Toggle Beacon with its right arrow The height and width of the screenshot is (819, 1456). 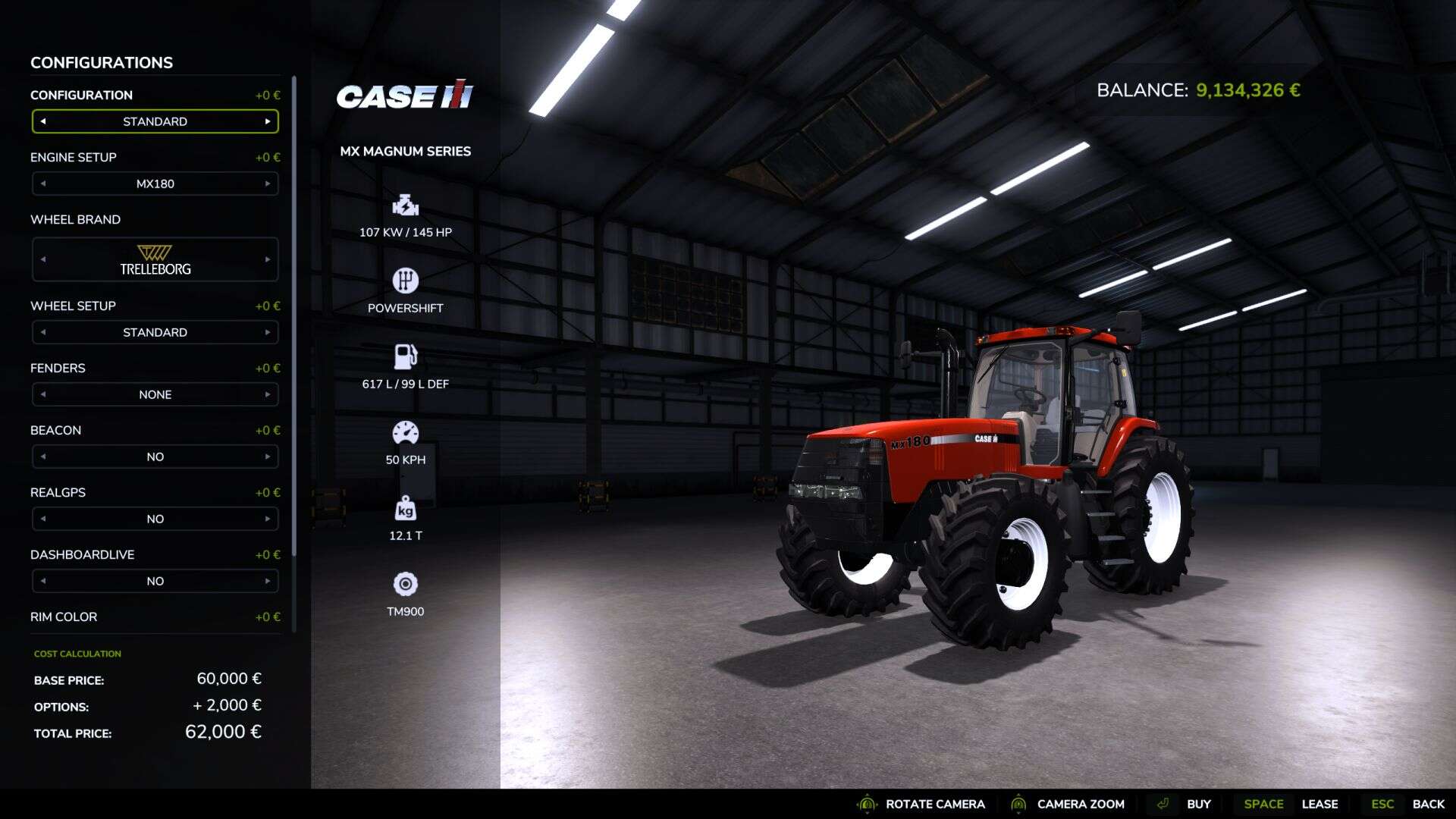[267, 457]
